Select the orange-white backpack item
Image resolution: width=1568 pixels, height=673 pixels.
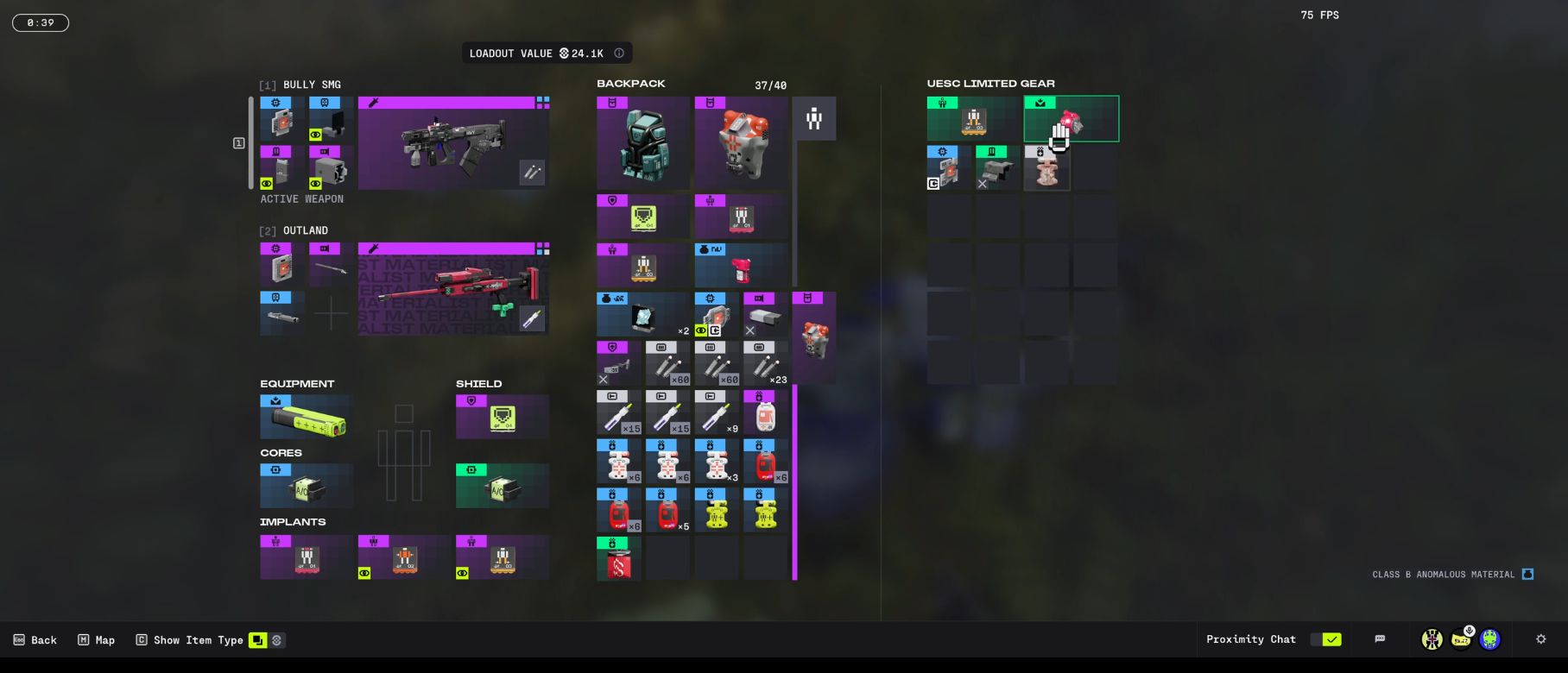(741, 143)
